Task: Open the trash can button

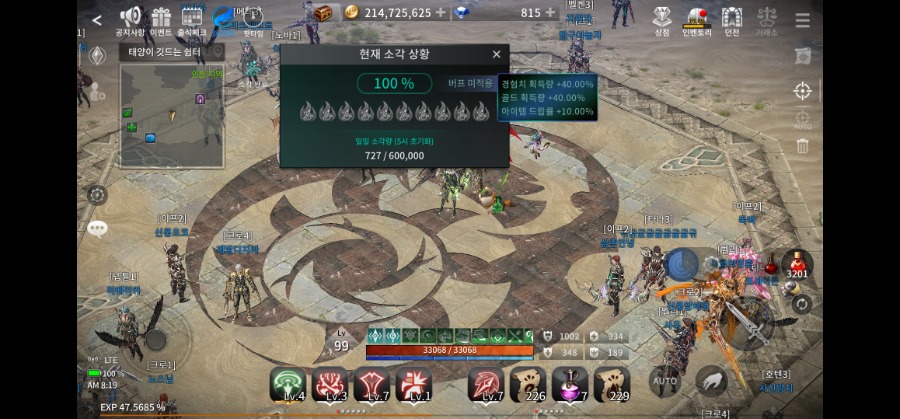Action: coord(802,146)
